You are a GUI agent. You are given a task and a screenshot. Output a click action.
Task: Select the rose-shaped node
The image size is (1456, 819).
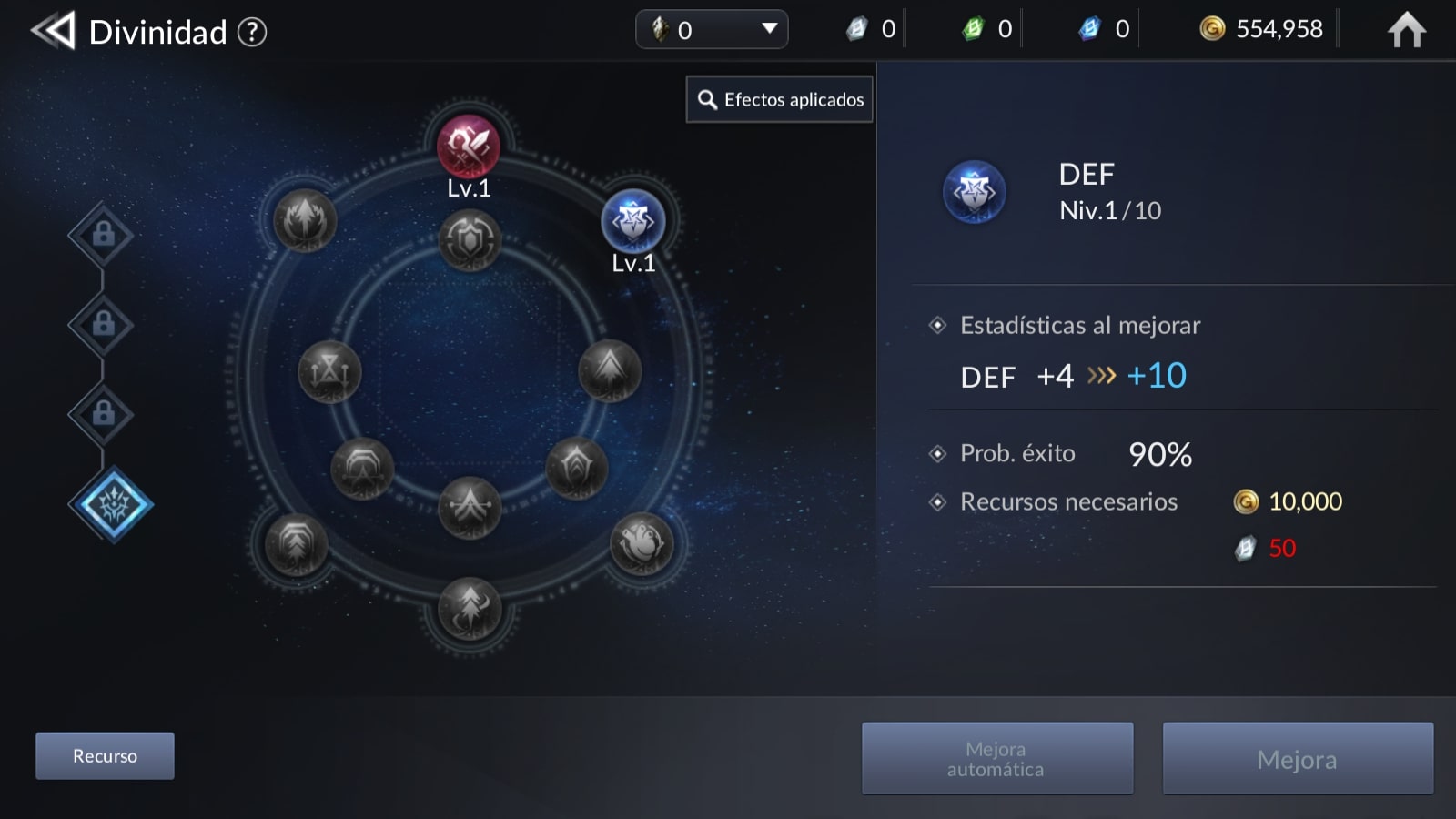coord(642,544)
